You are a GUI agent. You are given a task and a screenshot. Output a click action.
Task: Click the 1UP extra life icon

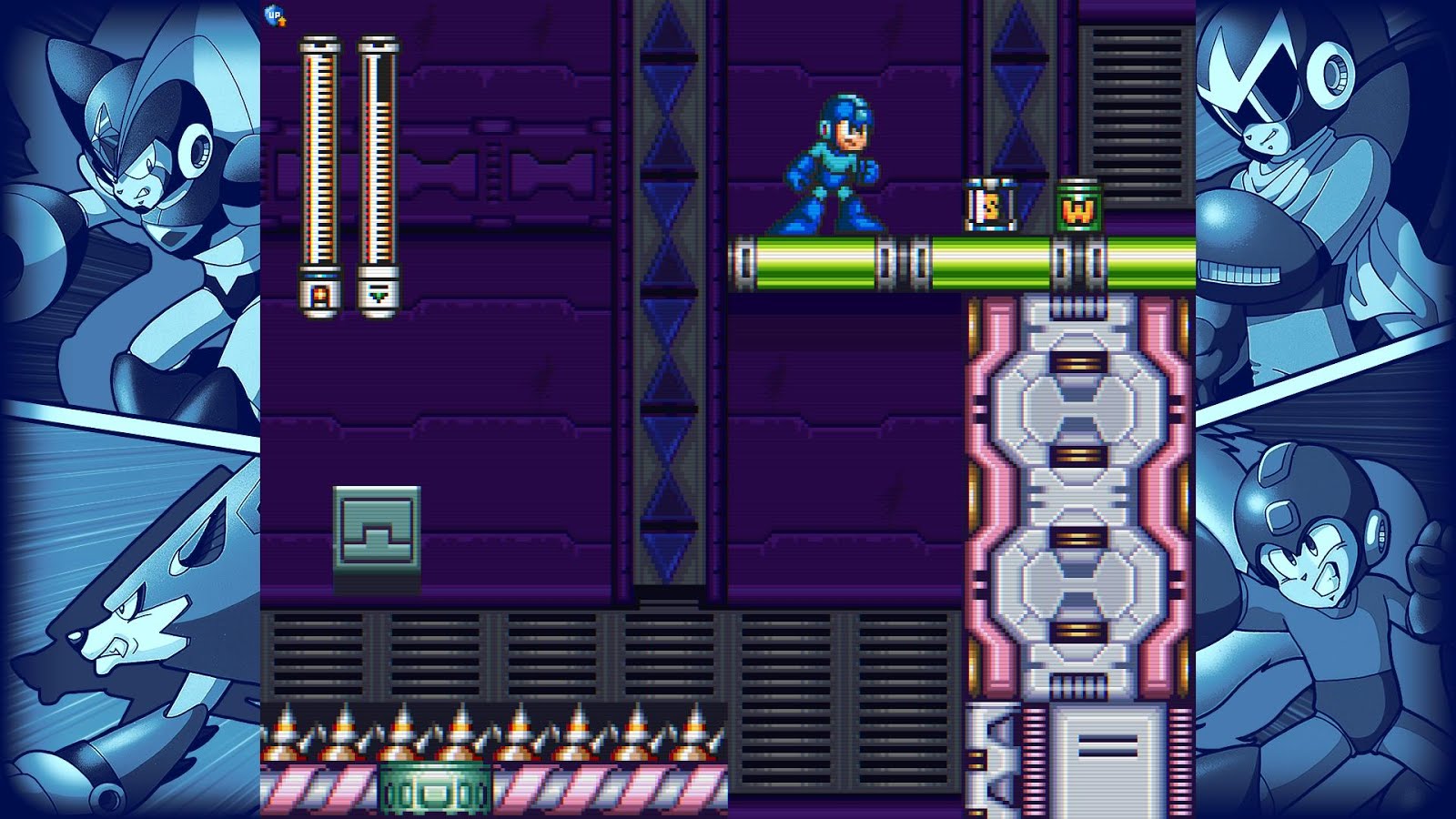(274, 15)
